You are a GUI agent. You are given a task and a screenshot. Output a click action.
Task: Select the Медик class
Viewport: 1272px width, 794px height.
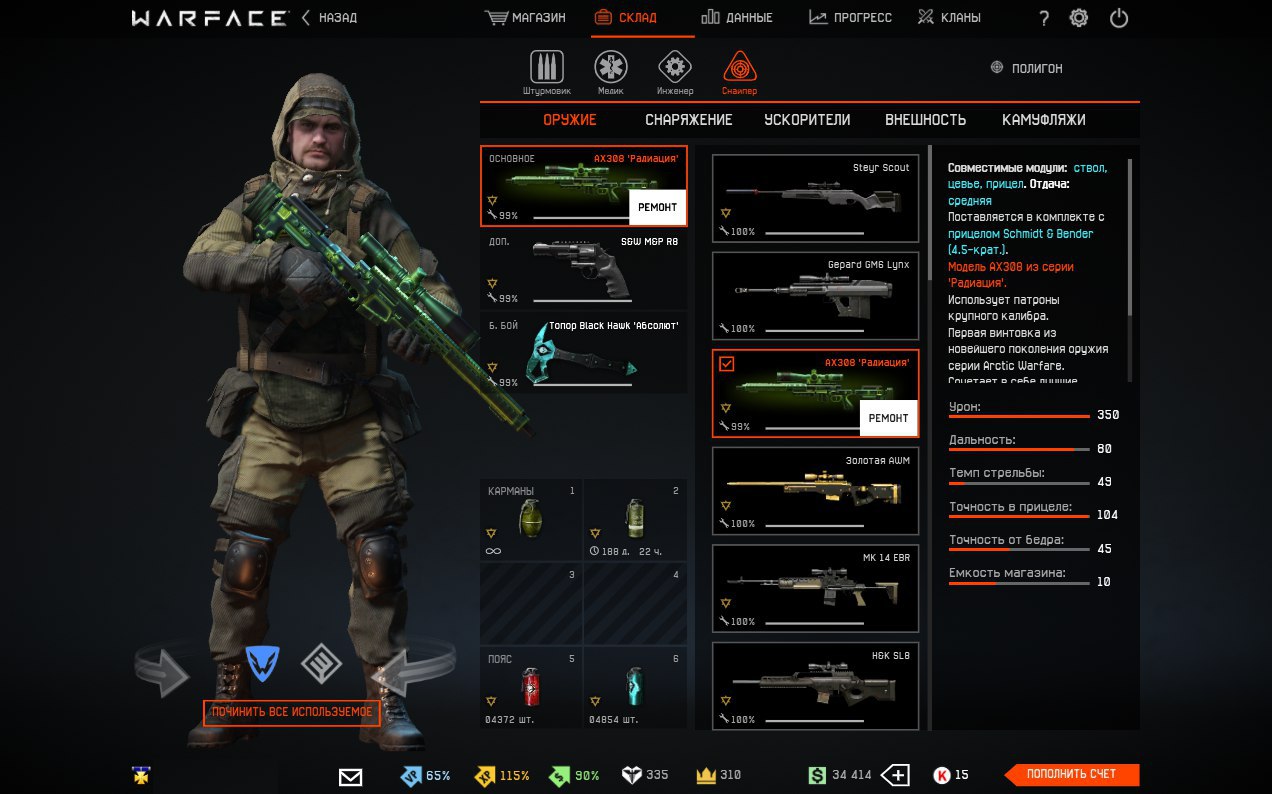pos(611,72)
